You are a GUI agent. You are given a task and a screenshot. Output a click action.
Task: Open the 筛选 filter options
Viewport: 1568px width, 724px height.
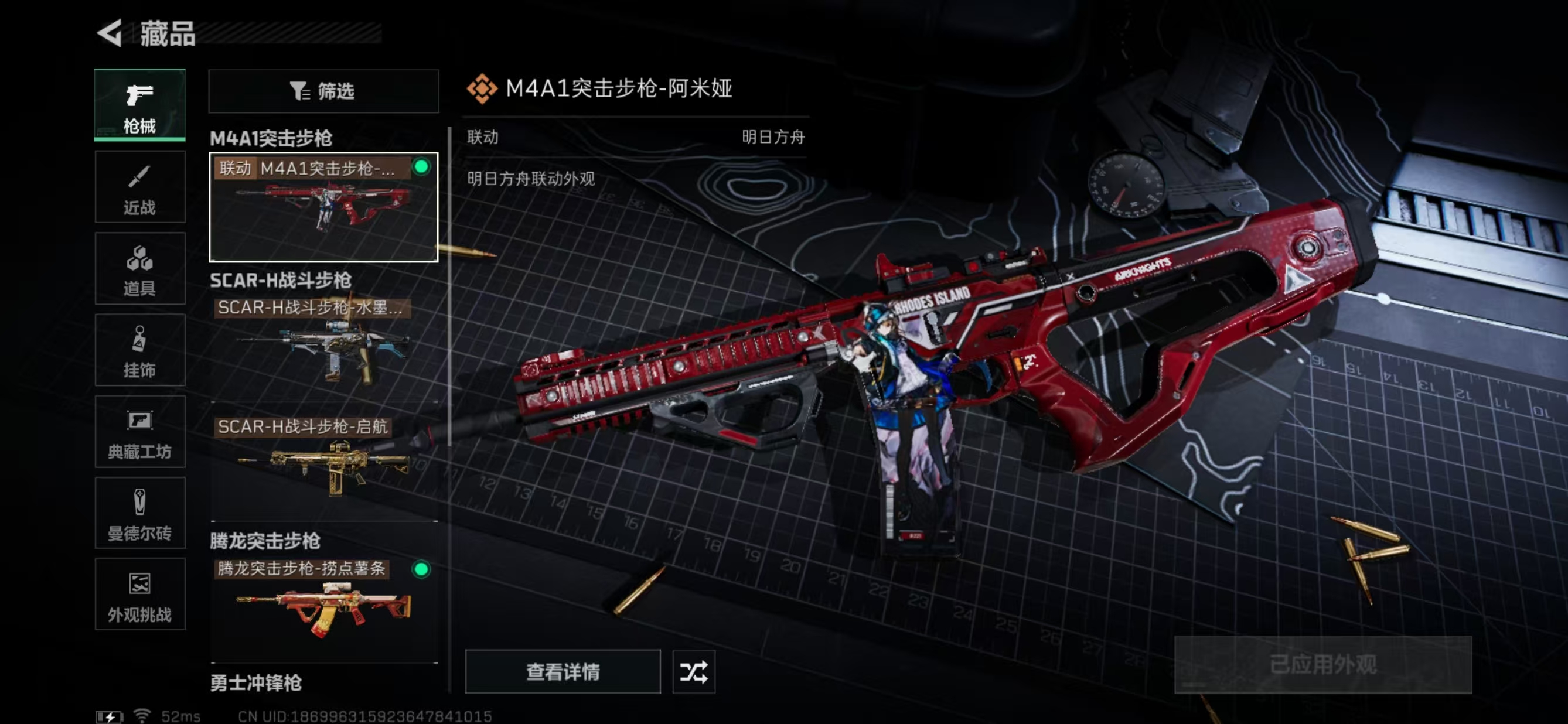[x=323, y=91]
